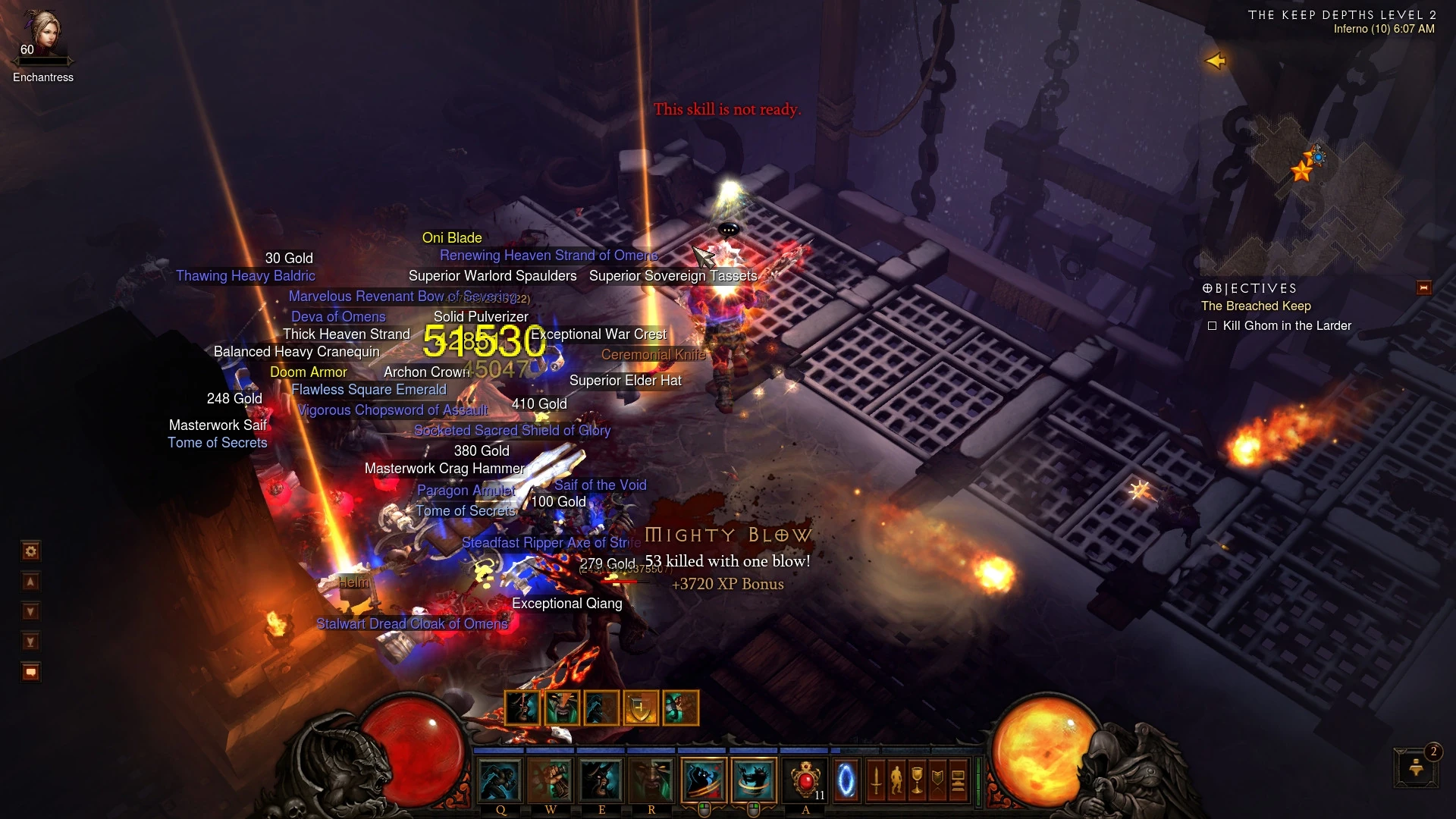The image size is (1456, 819).
Task: Activate the War Cry skill on the W slot
Action: pos(551,782)
